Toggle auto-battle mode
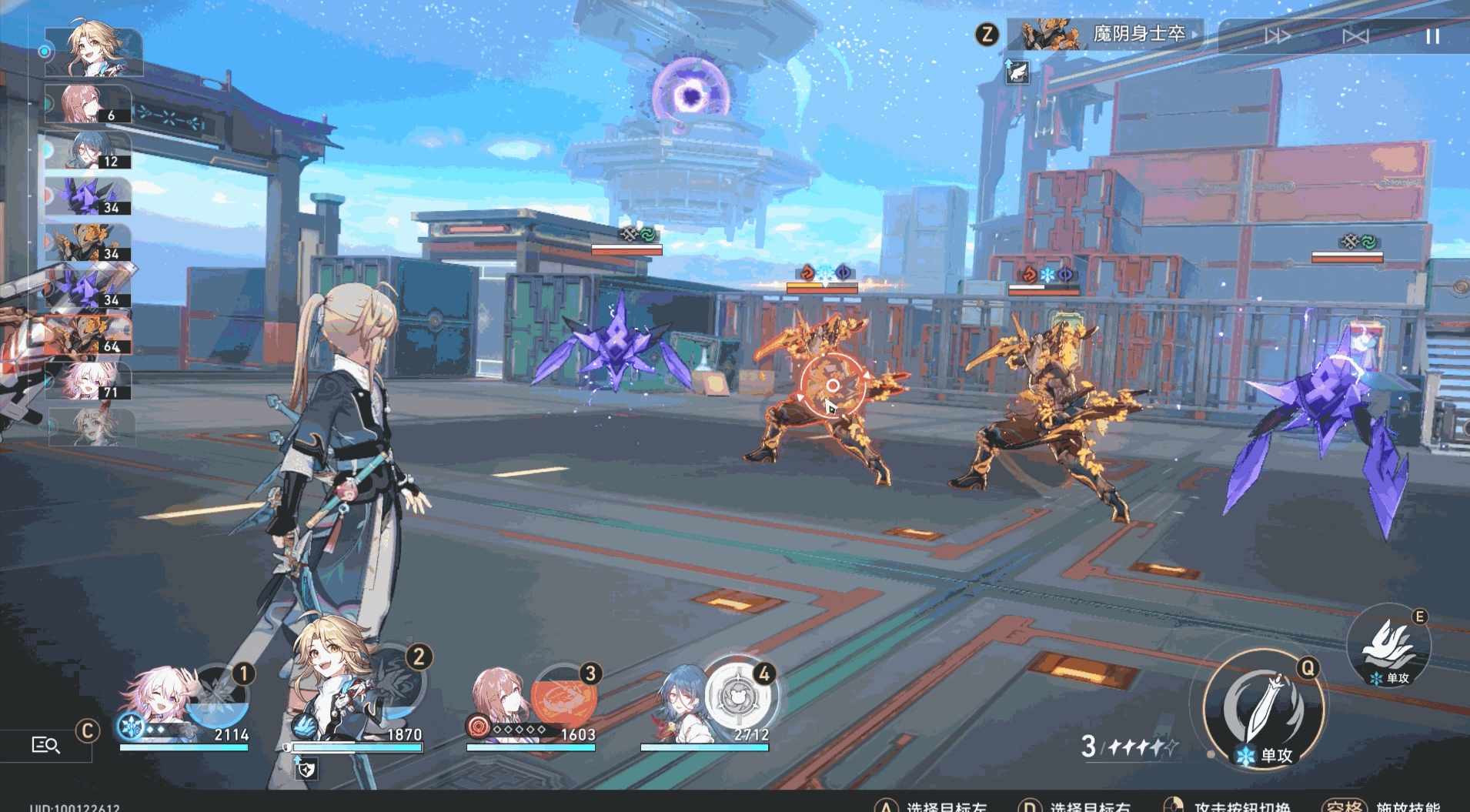The image size is (1470, 812). (x=1355, y=36)
